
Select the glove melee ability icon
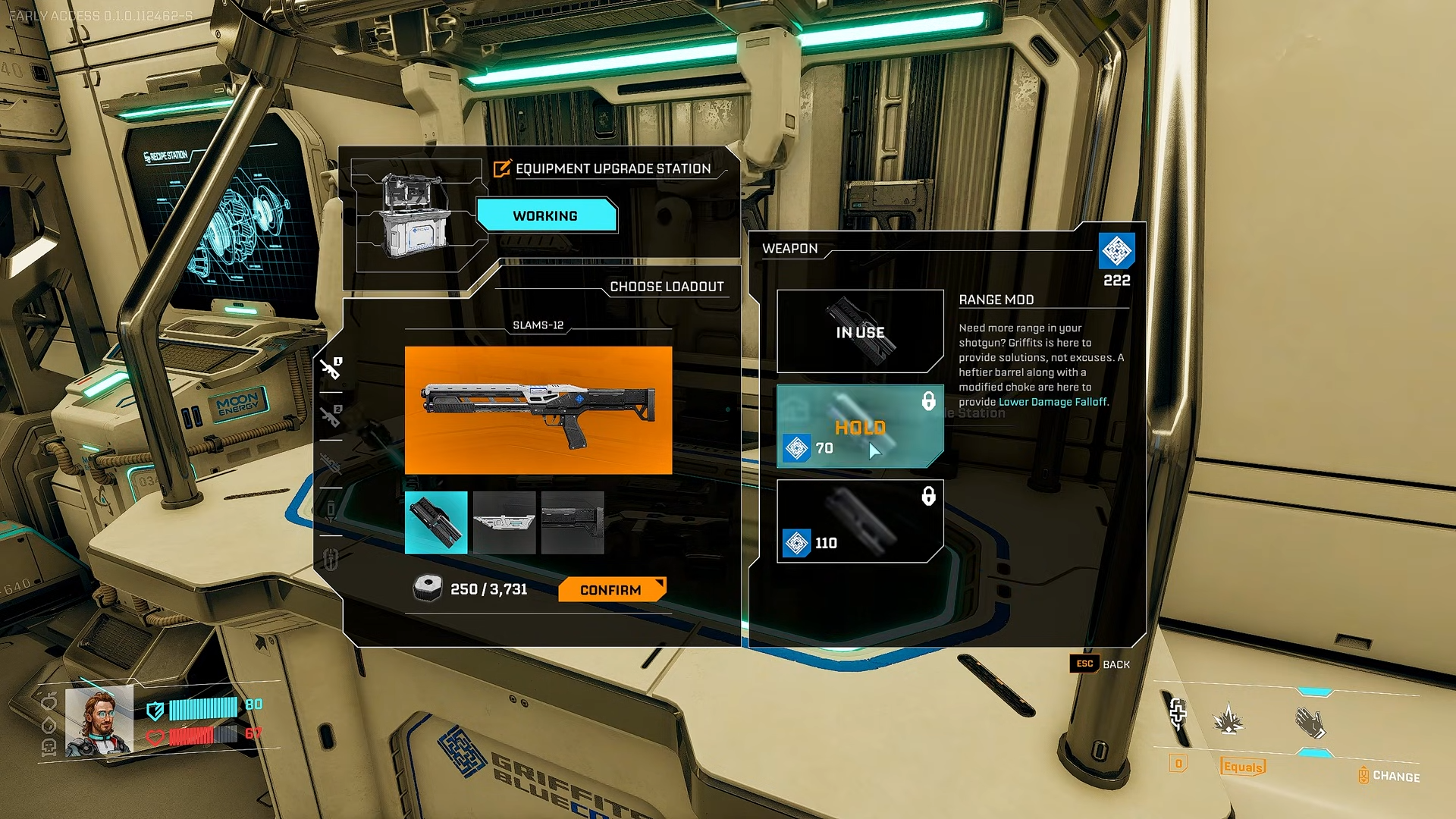[1310, 723]
